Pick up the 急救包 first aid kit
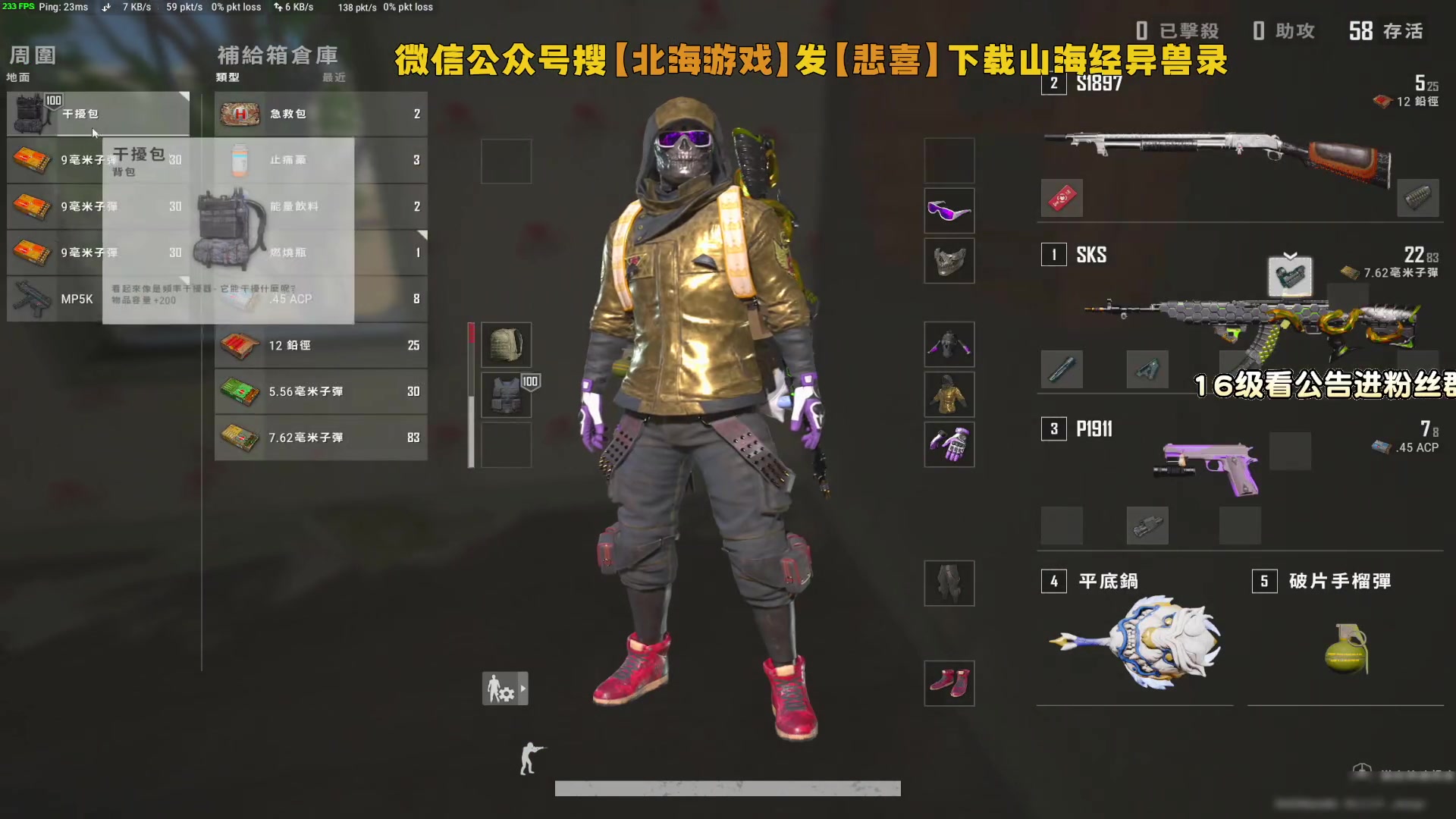Image resolution: width=1456 pixels, height=819 pixels. pos(318,114)
